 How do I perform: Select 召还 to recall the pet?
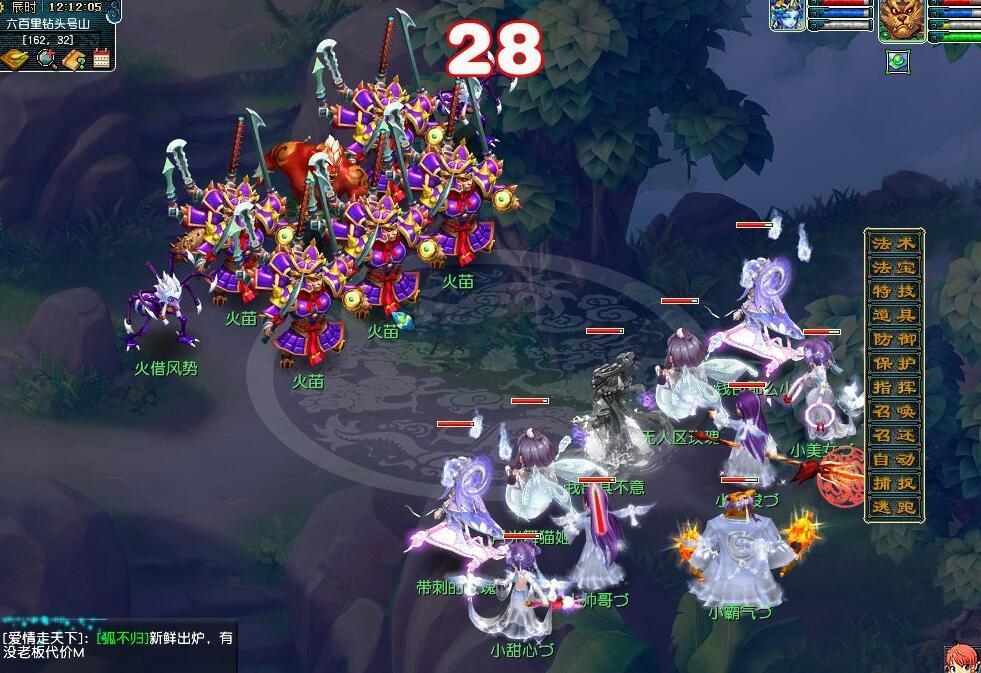pos(893,435)
